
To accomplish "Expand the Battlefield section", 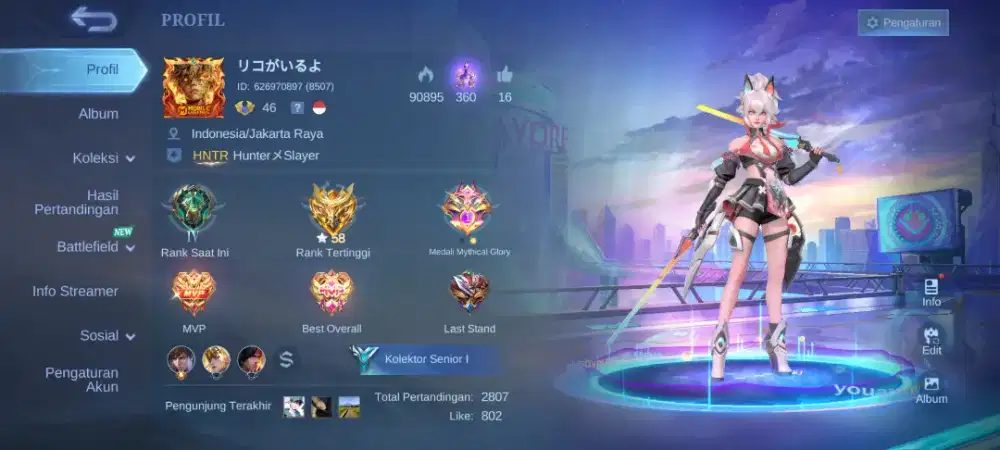I will tap(96, 246).
